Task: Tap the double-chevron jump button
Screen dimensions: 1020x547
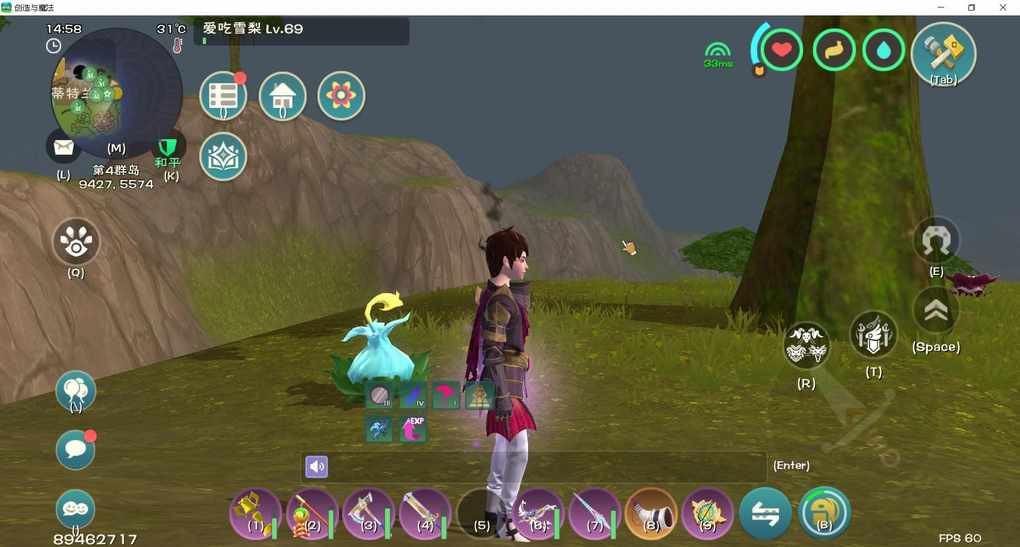Action: pyautogui.click(x=936, y=311)
